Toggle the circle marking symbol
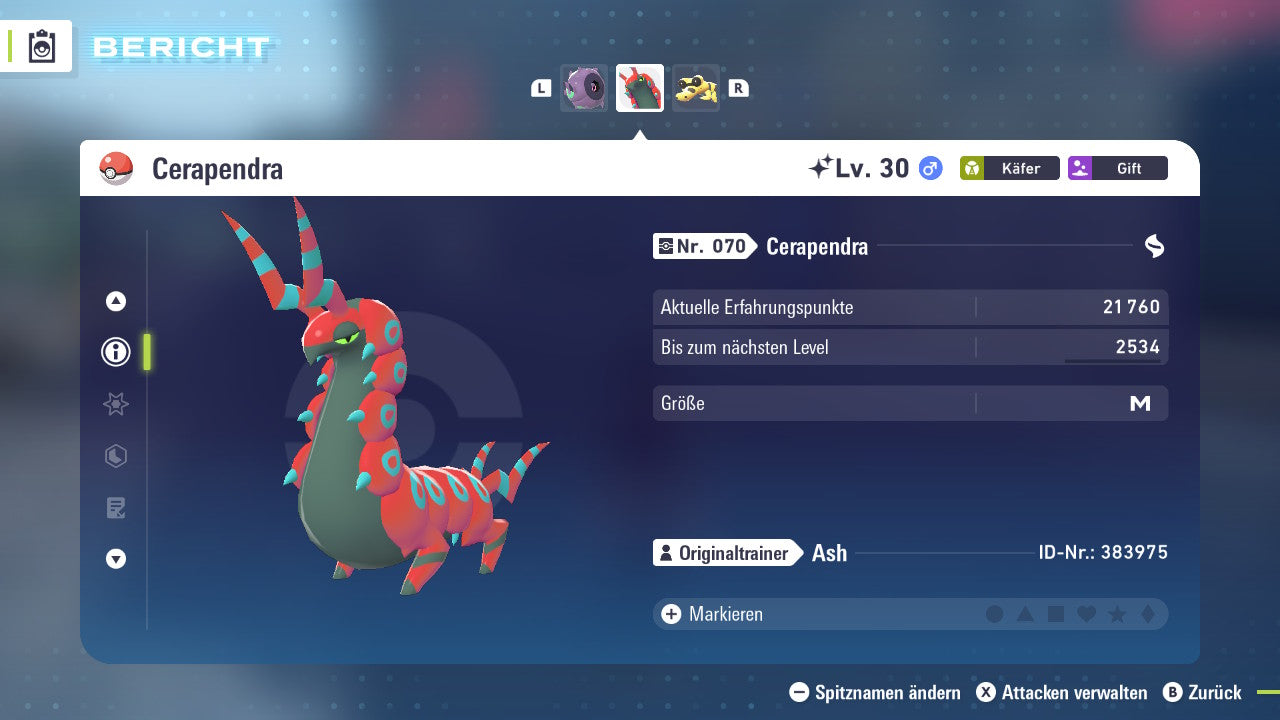The image size is (1280, 720). [x=994, y=614]
